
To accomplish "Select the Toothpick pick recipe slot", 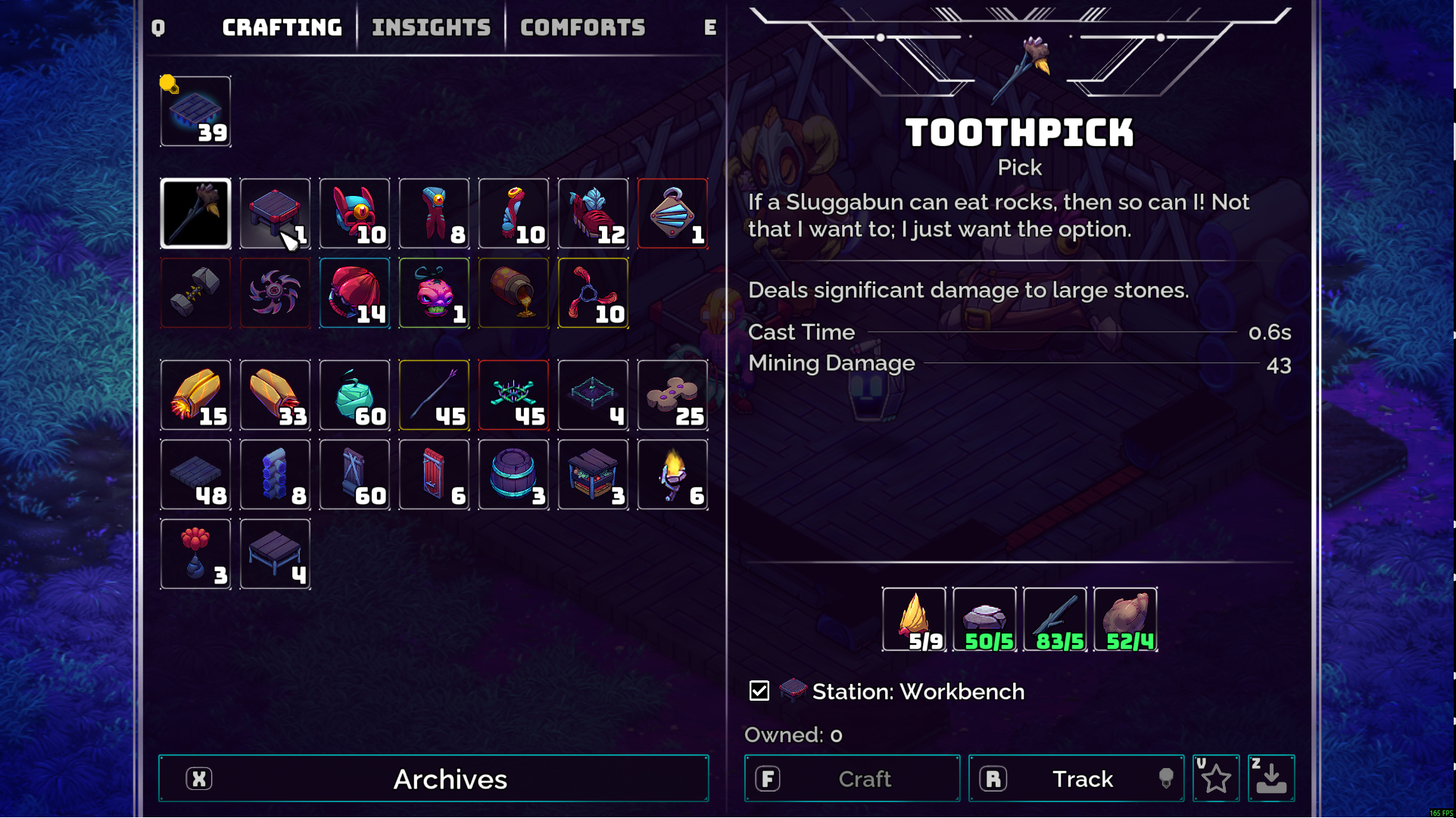I will 195,214.
